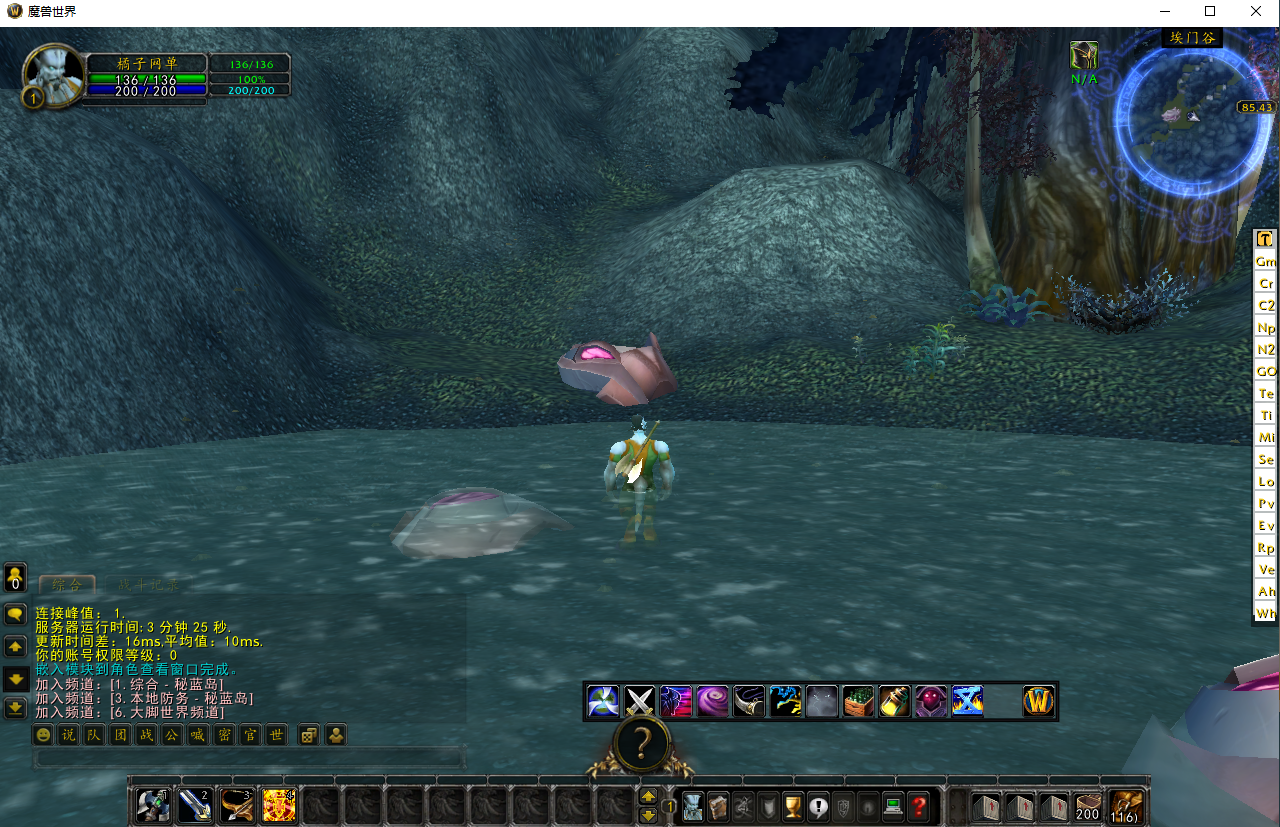Click the chat input box
Viewport: 1280px width, 827px height.
tap(250, 758)
